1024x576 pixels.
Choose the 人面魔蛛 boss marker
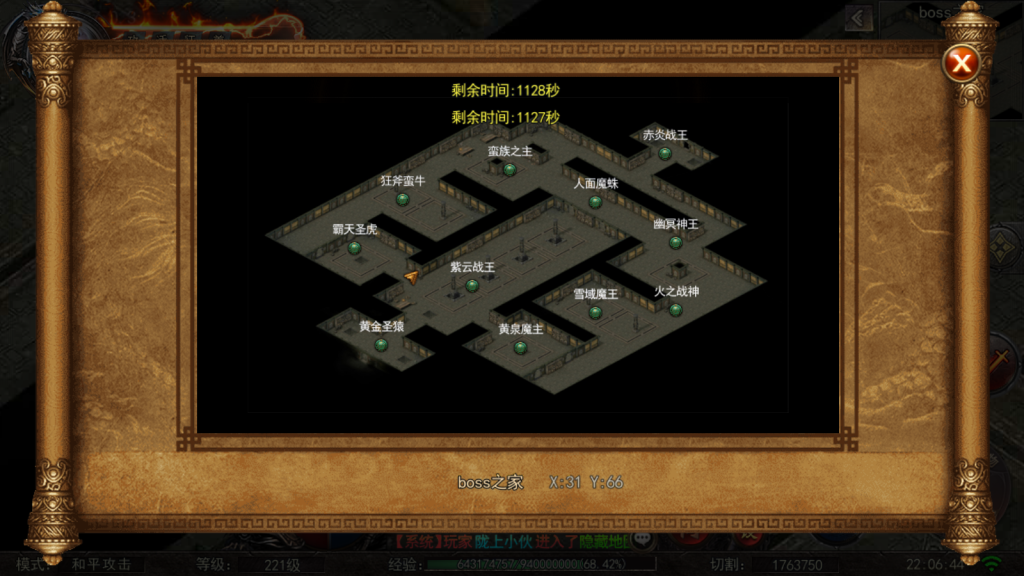(595, 201)
